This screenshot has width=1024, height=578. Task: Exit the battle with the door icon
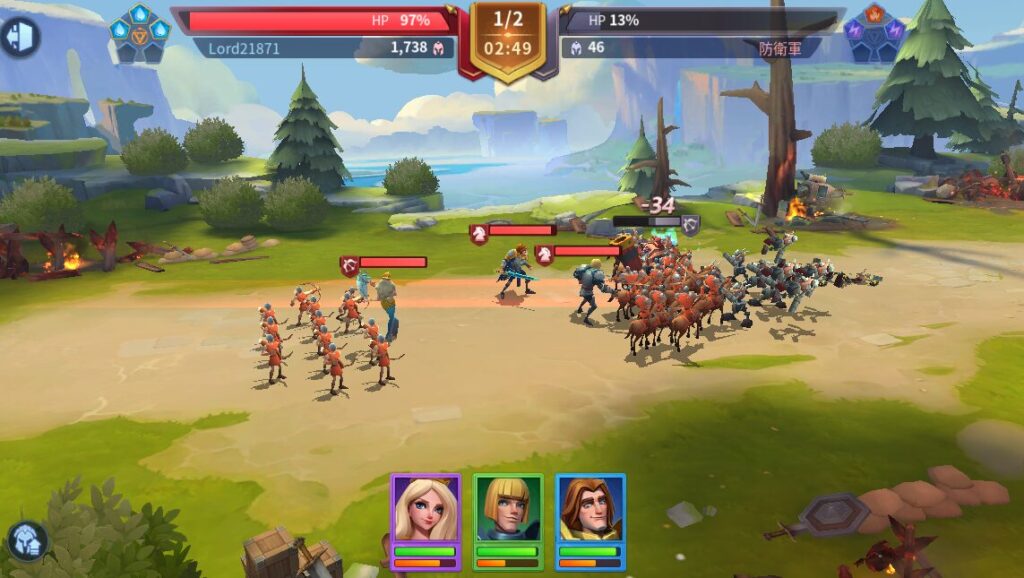point(19,36)
